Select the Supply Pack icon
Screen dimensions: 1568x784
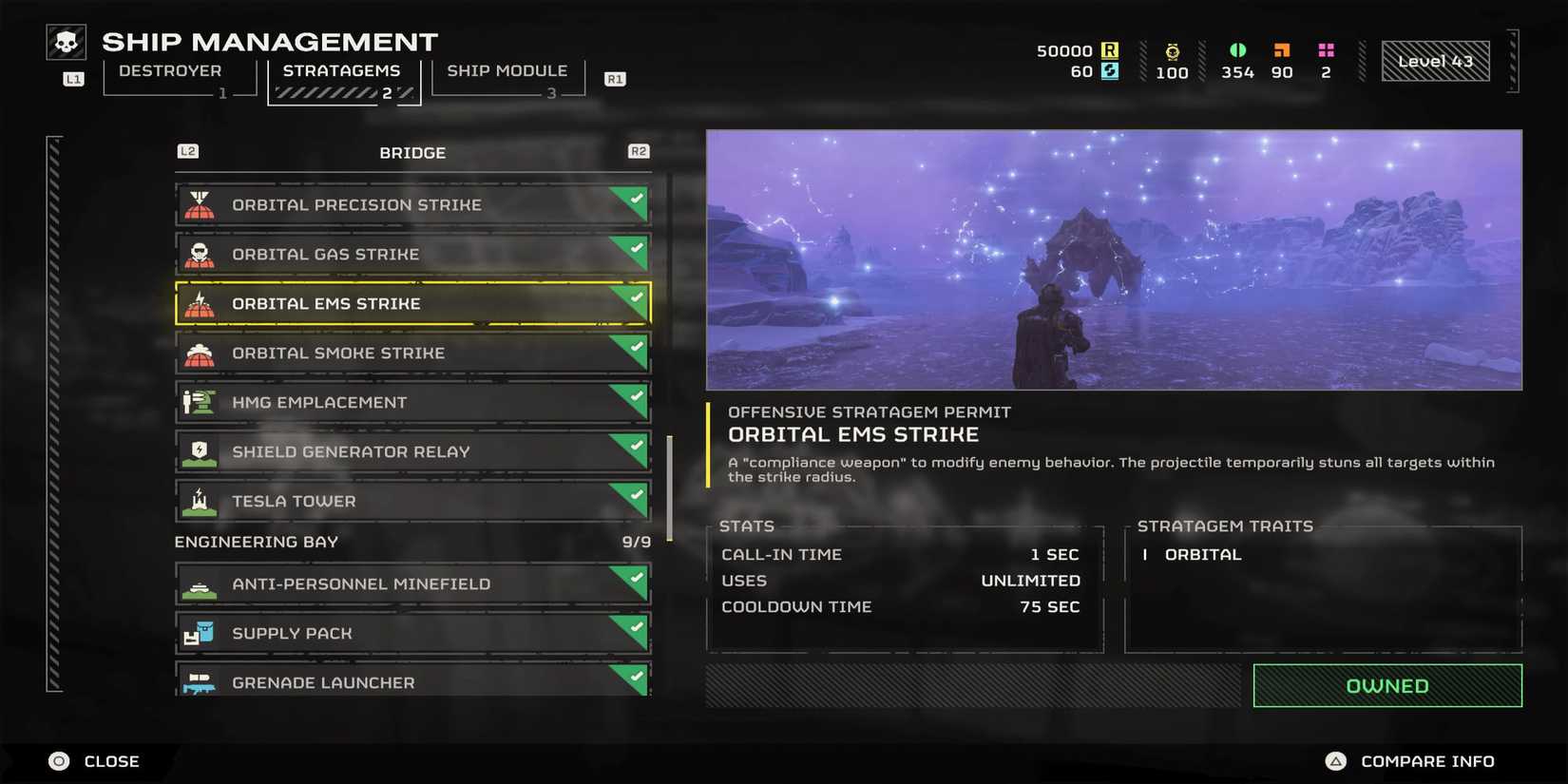[x=201, y=632]
